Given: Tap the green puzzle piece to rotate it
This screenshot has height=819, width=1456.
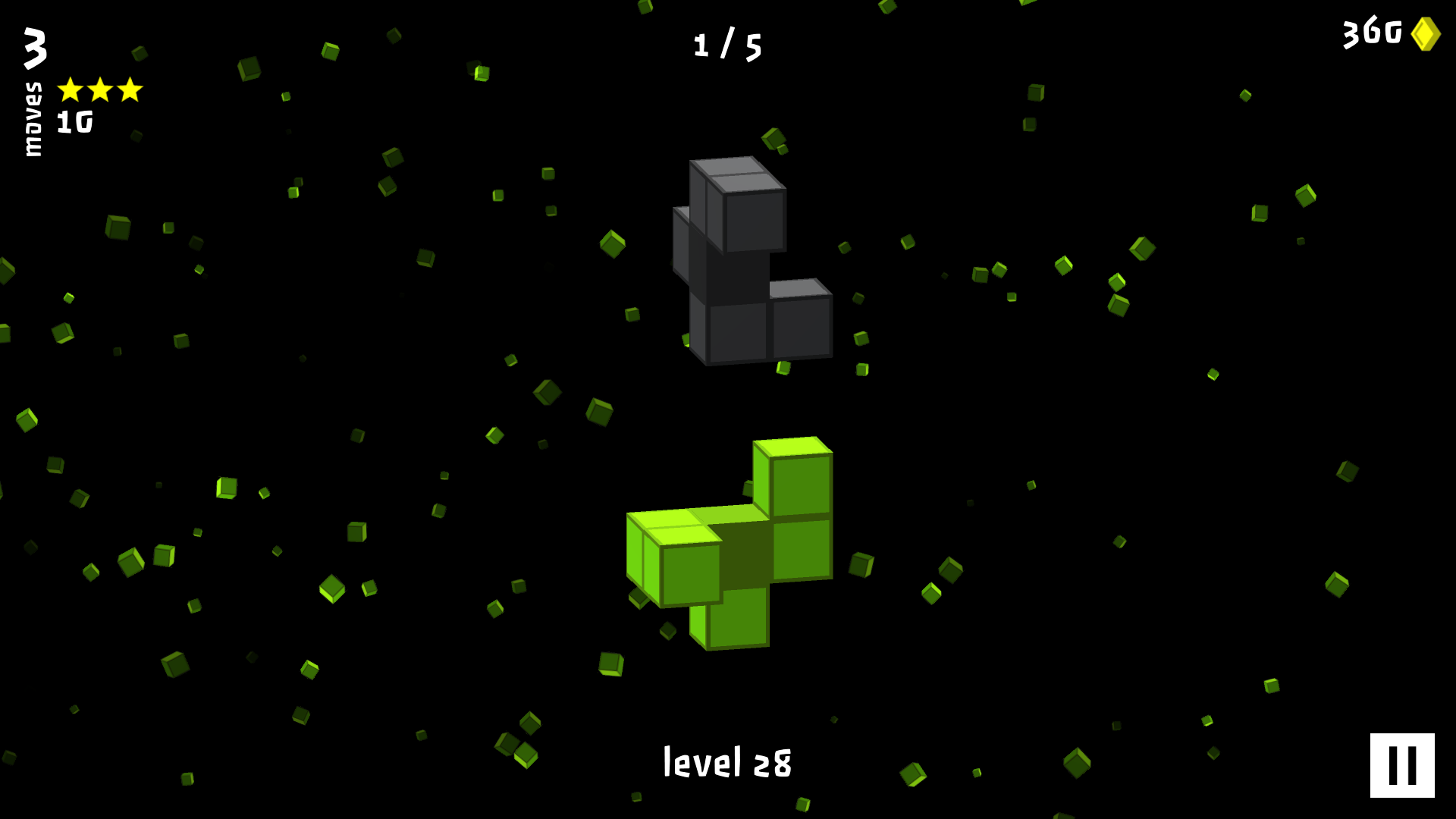Looking at the screenshot, I should [730, 542].
